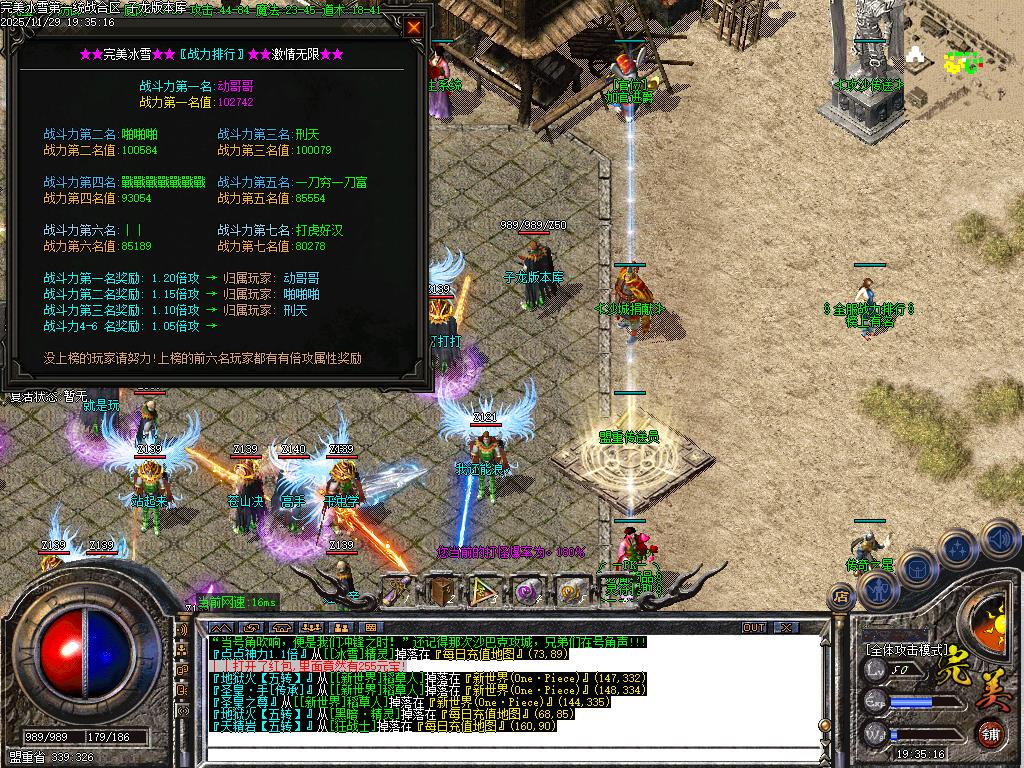Close the 战力排行 ranking panel

point(413,28)
